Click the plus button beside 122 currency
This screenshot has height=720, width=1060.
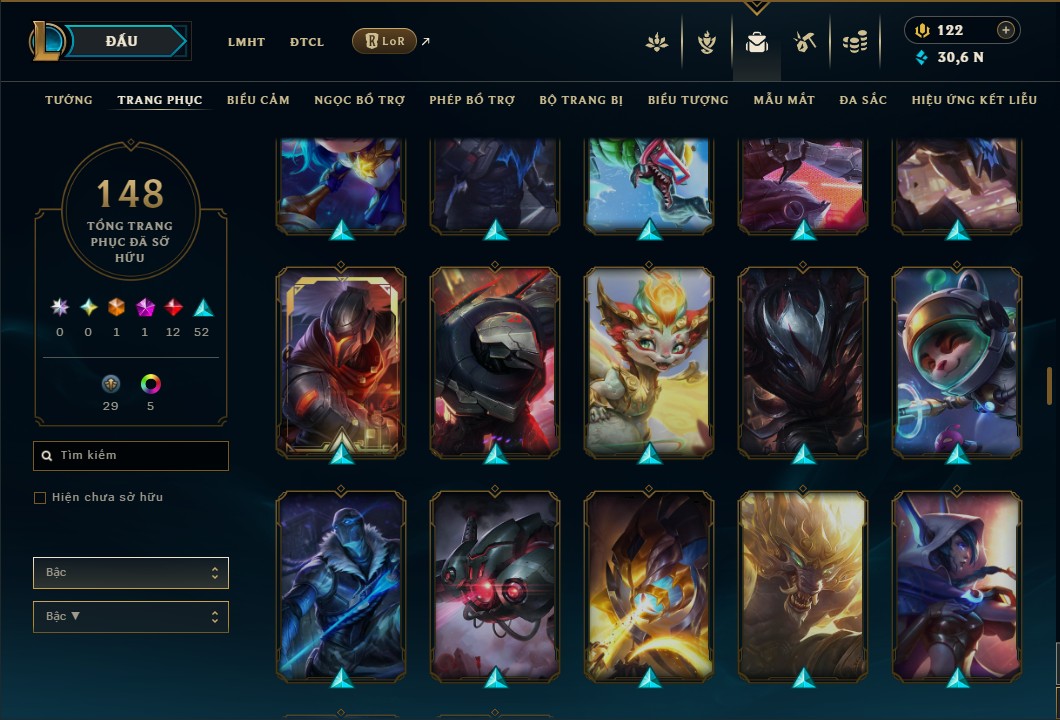click(1006, 30)
